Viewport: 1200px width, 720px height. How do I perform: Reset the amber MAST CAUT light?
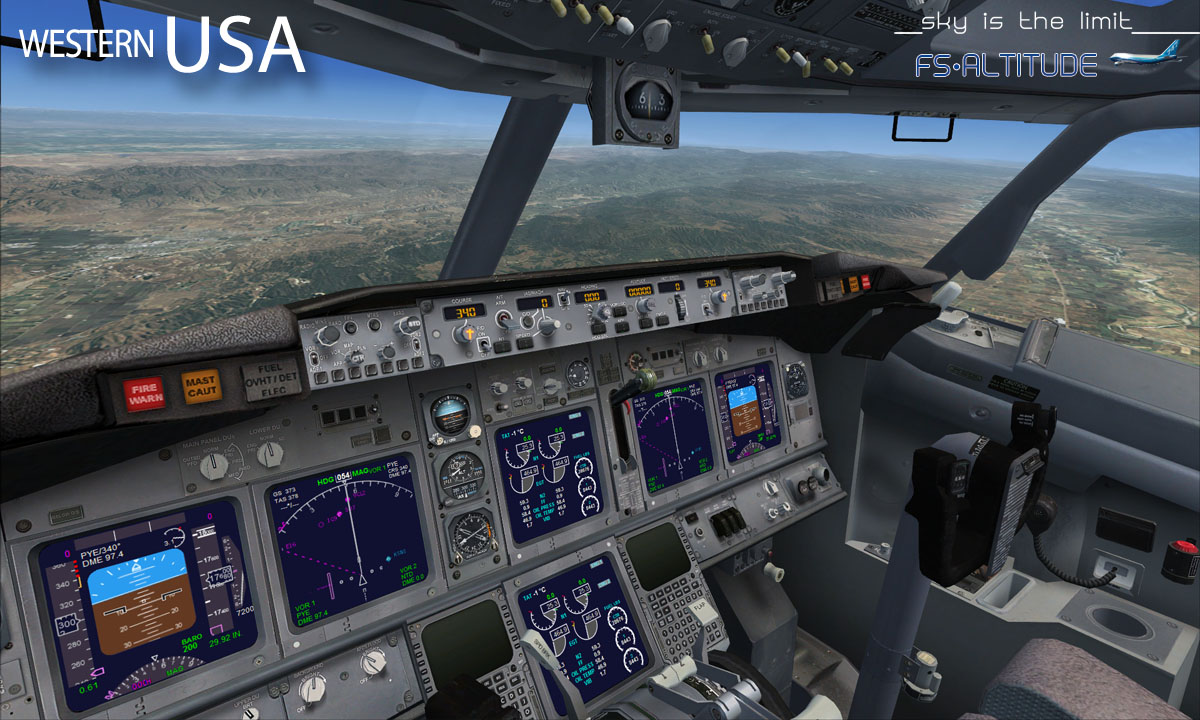coord(201,385)
